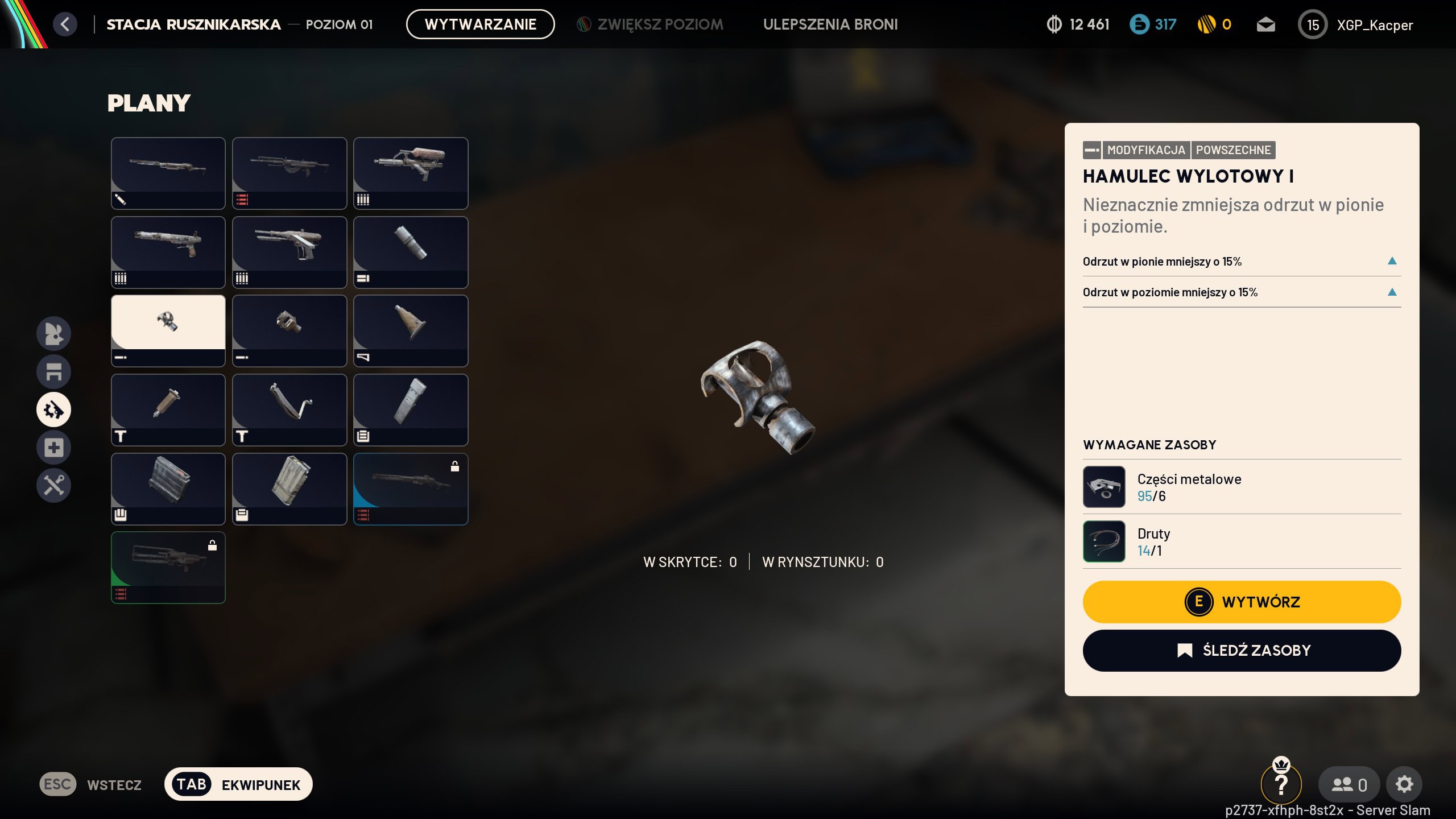The width and height of the screenshot is (1456, 819).
Task: Select the selected muzzle brake blueprint tile
Action: [168, 330]
